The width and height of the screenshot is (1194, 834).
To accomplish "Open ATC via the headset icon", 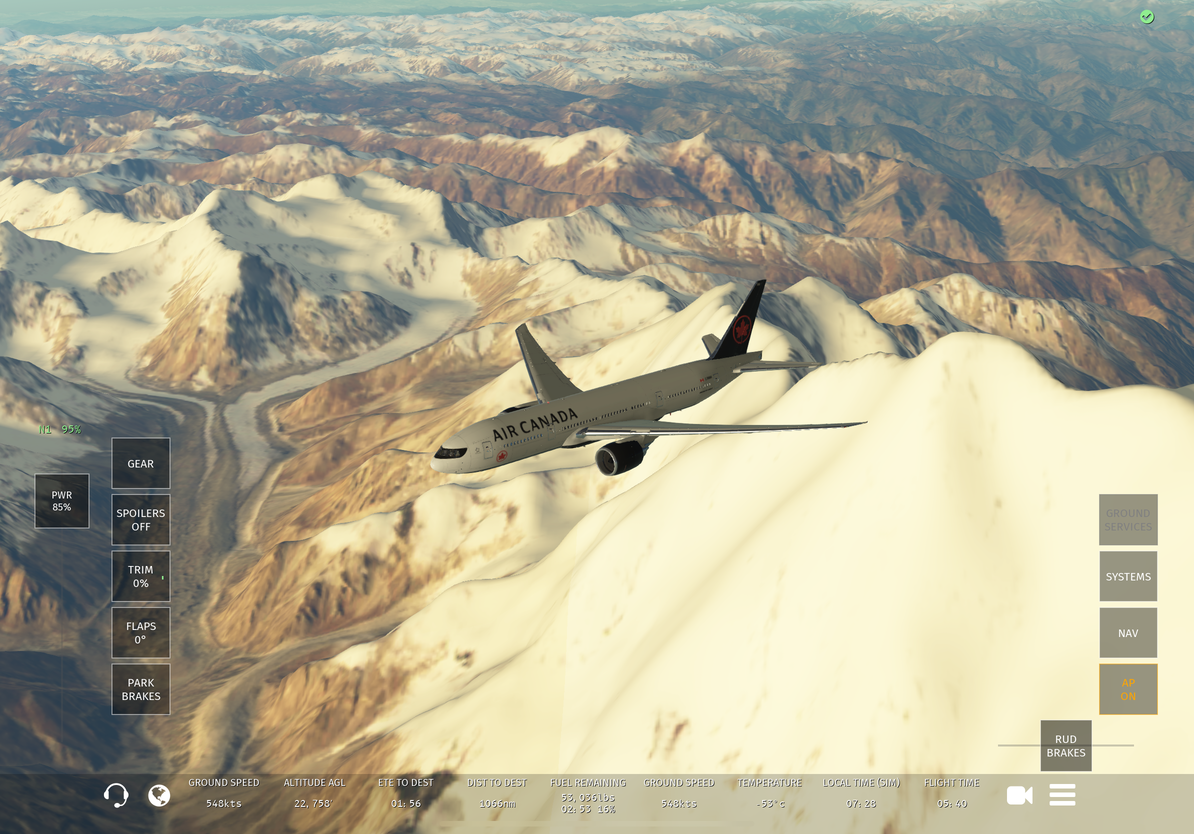I will pyautogui.click(x=116, y=795).
